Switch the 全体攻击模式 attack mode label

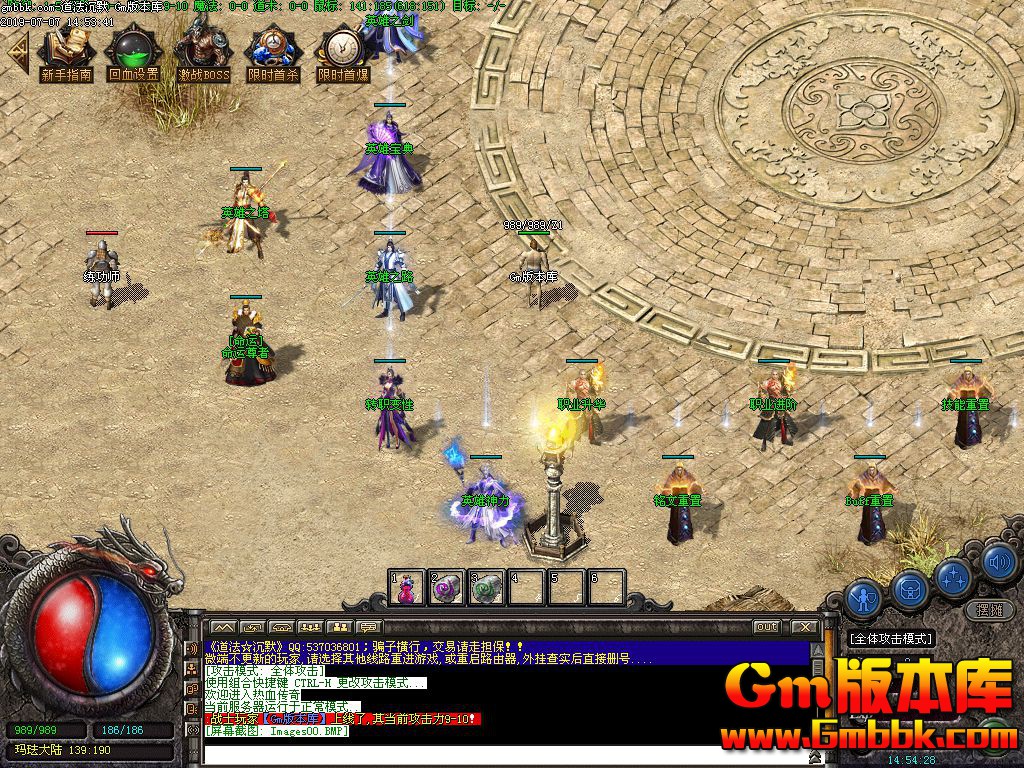pos(890,638)
